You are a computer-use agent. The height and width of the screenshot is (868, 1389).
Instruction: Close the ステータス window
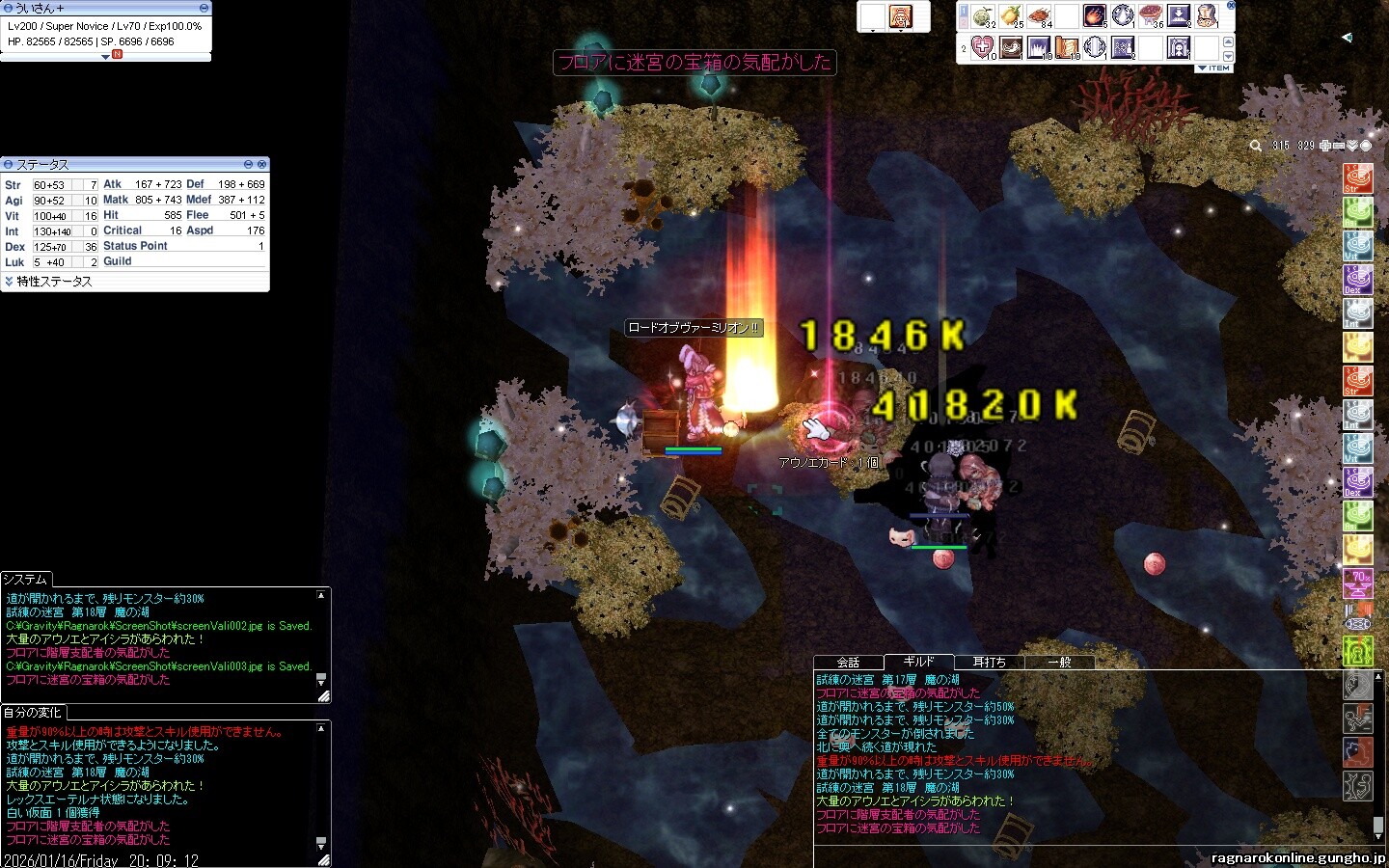click(261, 165)
